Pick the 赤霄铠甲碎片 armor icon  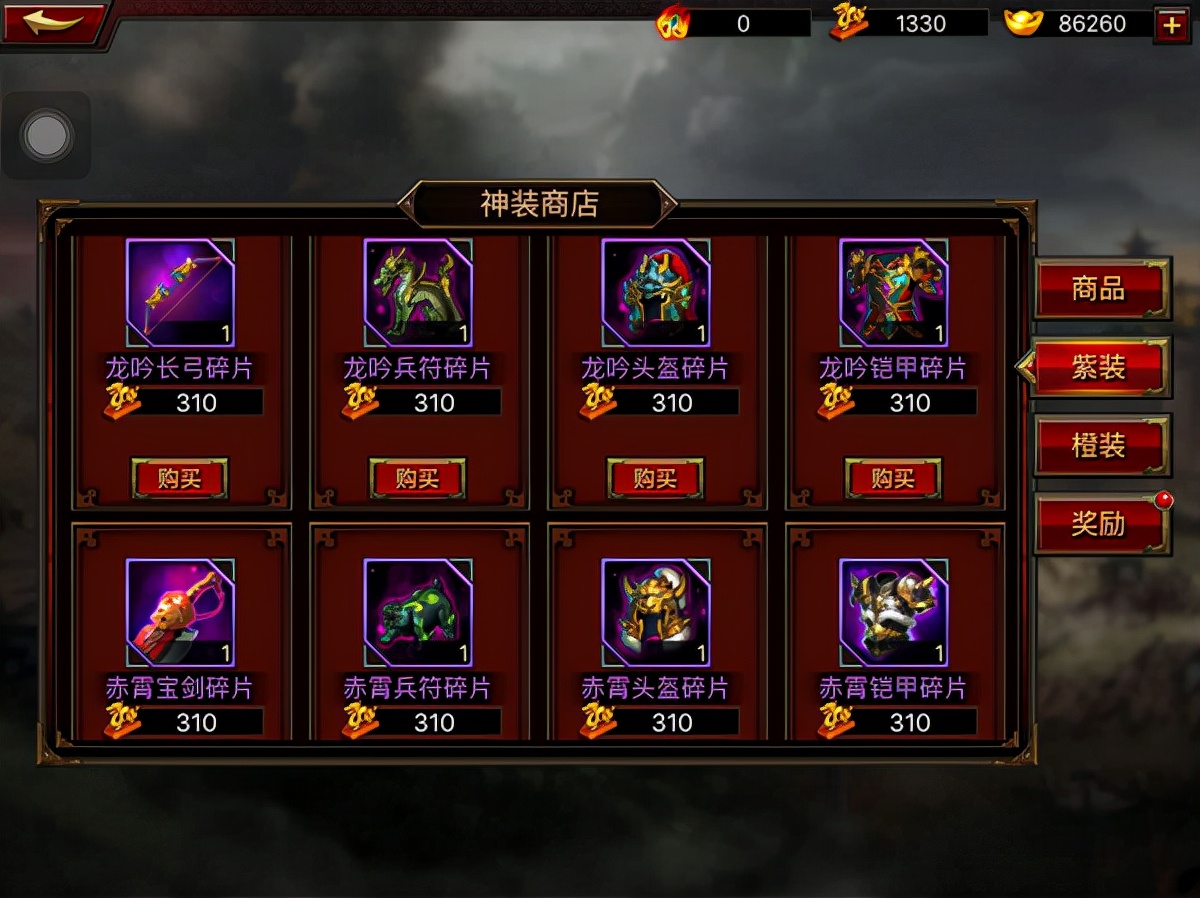894,612
